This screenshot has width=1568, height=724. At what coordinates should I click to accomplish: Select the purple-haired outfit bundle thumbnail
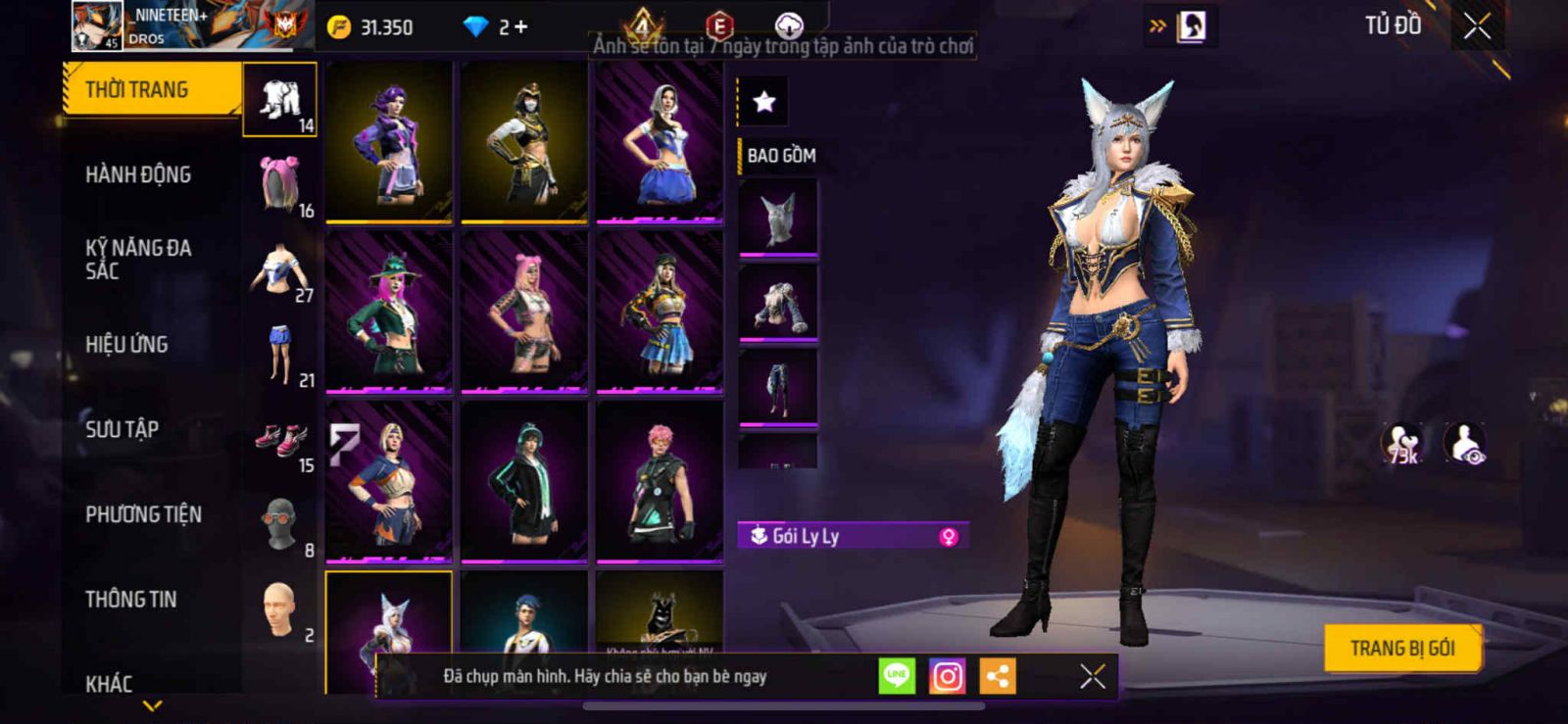point(389,141)
